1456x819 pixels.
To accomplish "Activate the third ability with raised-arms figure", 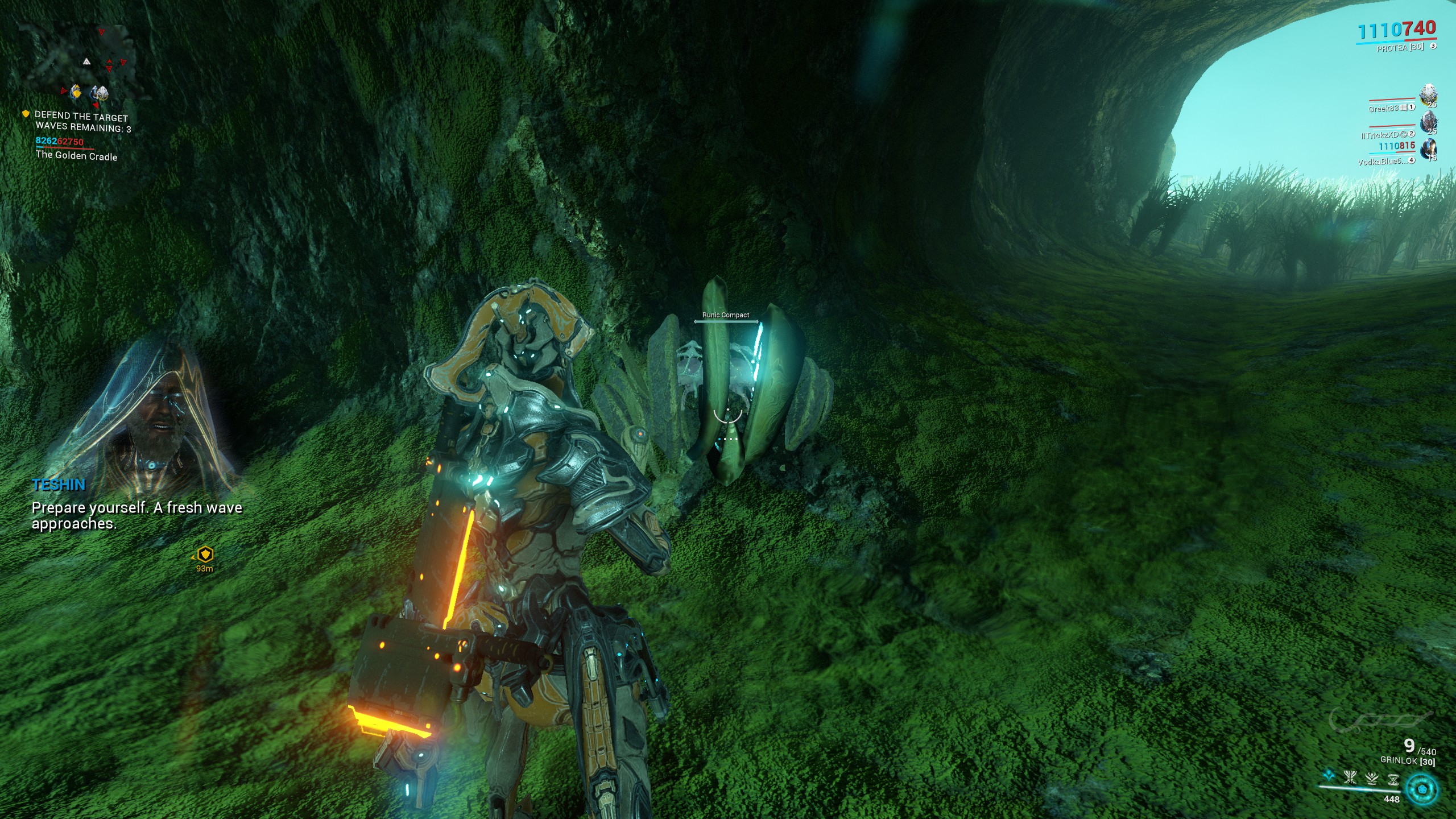I will (x=1371, y=779).
